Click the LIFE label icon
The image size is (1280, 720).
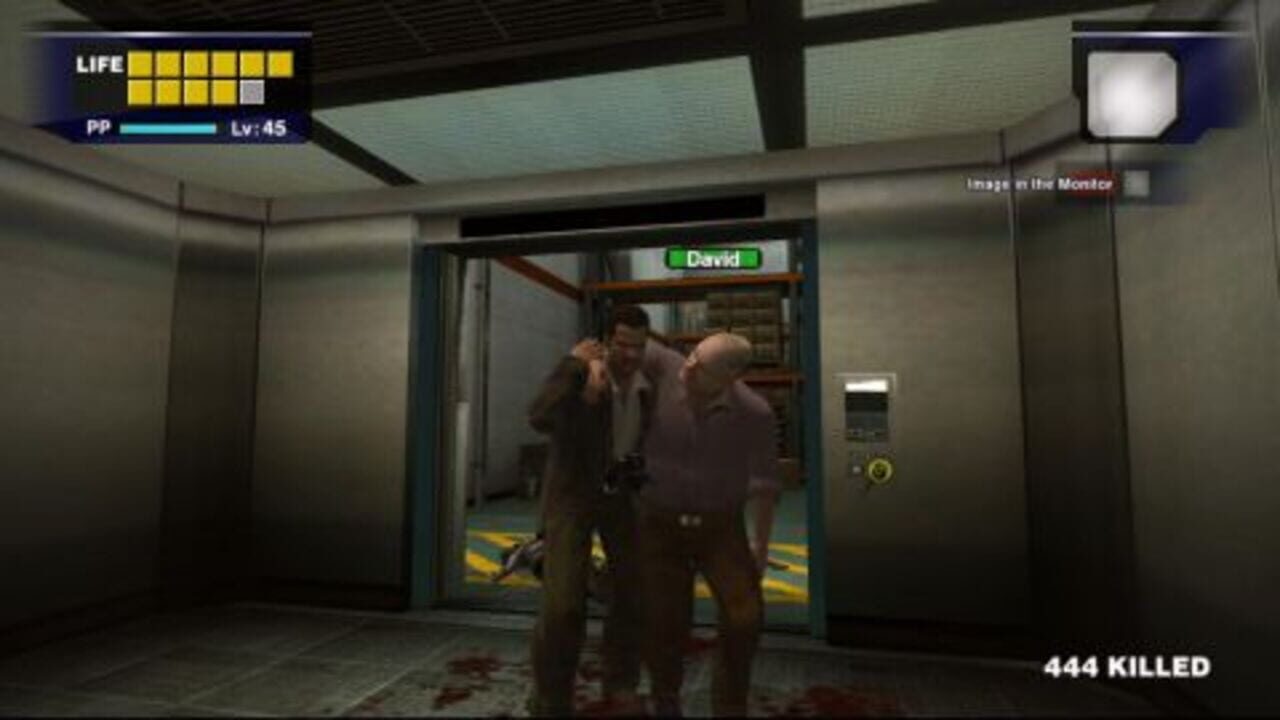click(x=100, y=64)
